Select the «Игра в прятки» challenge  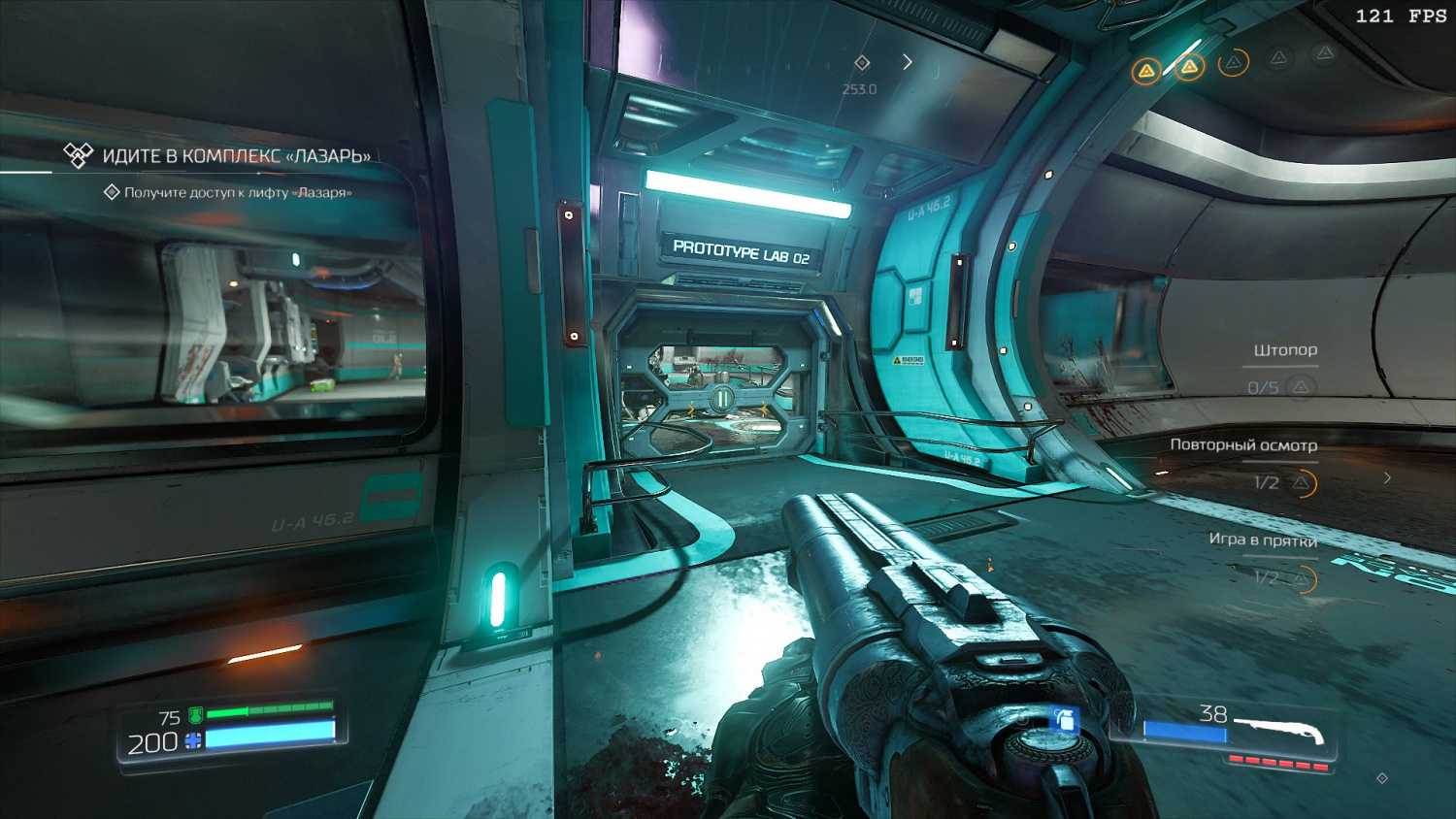[1262, 540]
